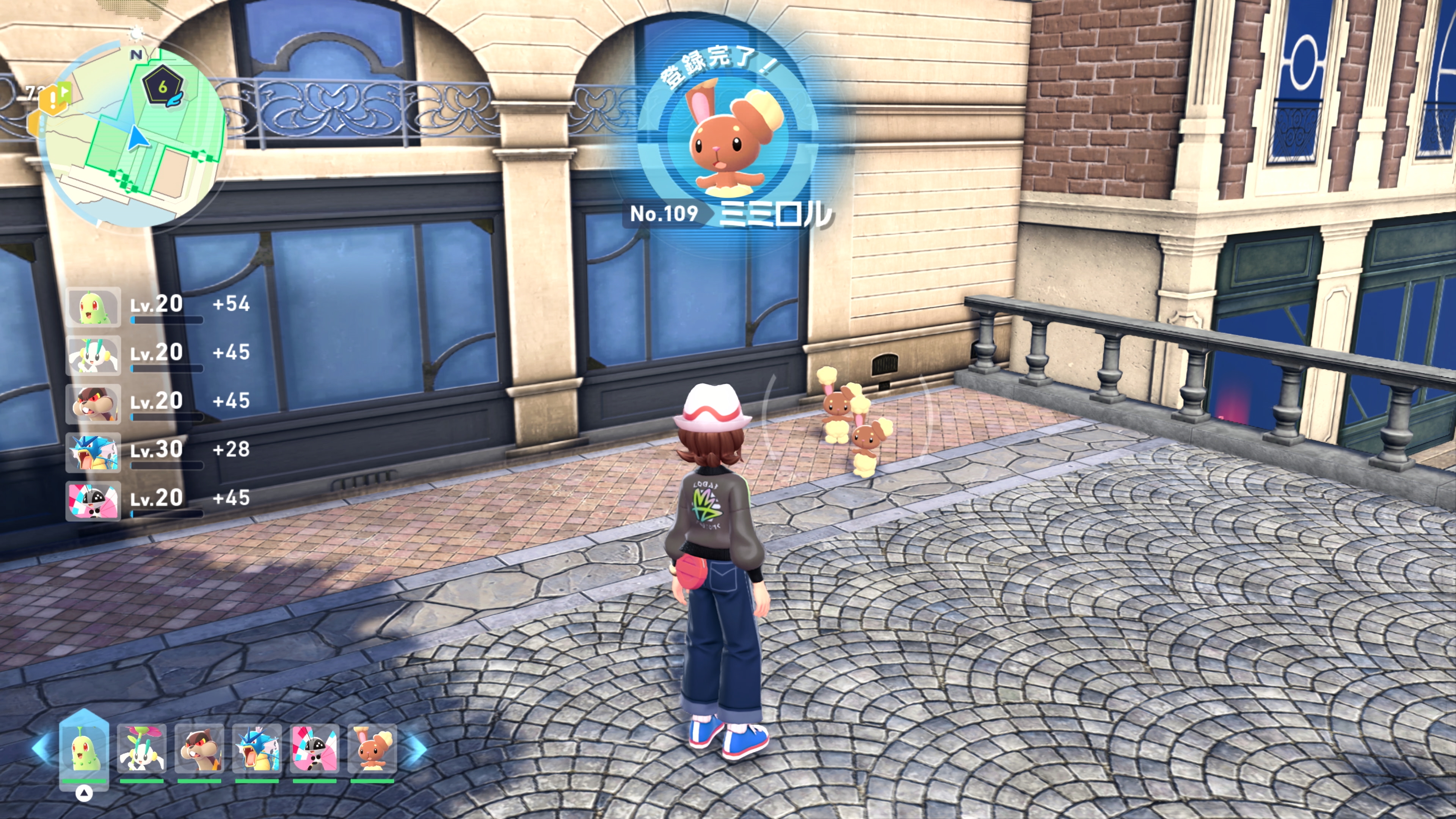Select Vivillon in the party bar
Viewport: 1456px width, 819px height.
315,749
